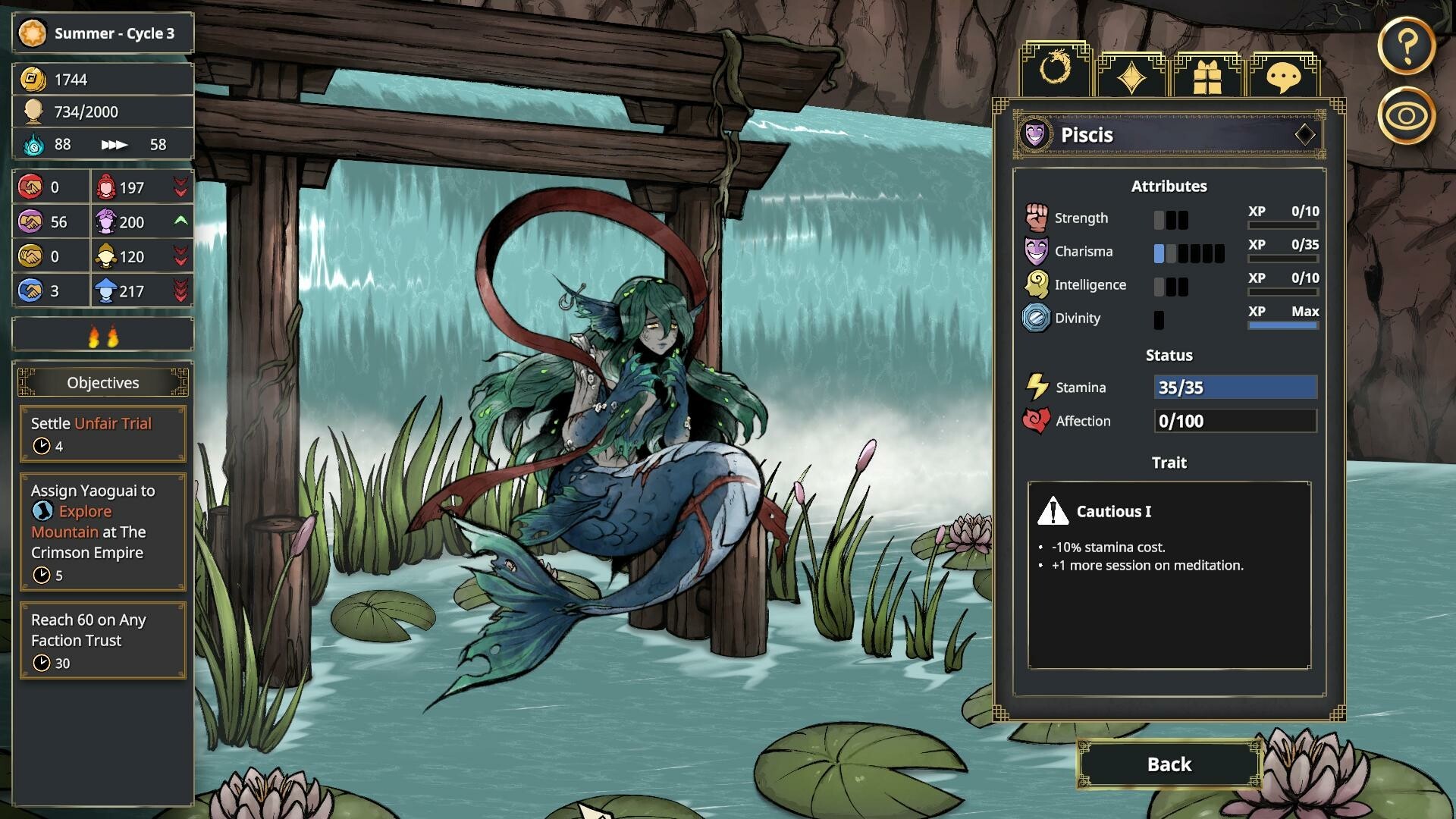Select the Settle Unfair Trial objective

[103, 434]
